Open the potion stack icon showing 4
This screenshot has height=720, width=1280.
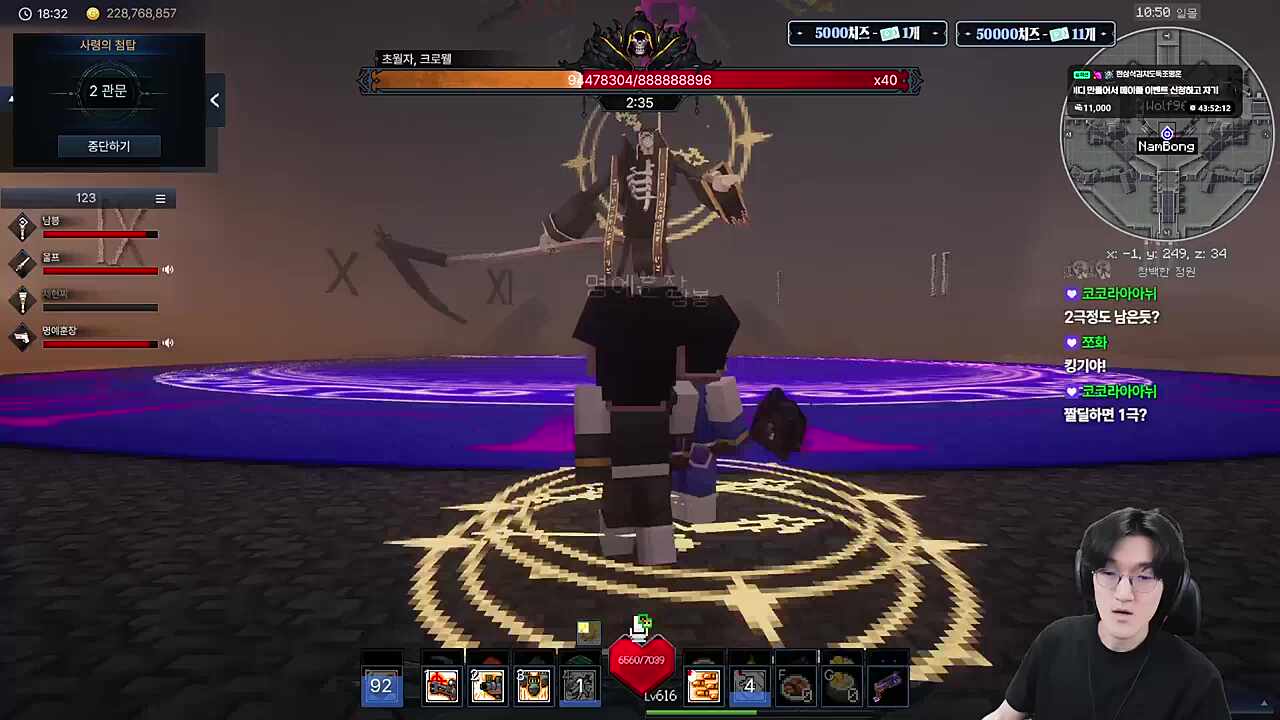coord(748,684)
